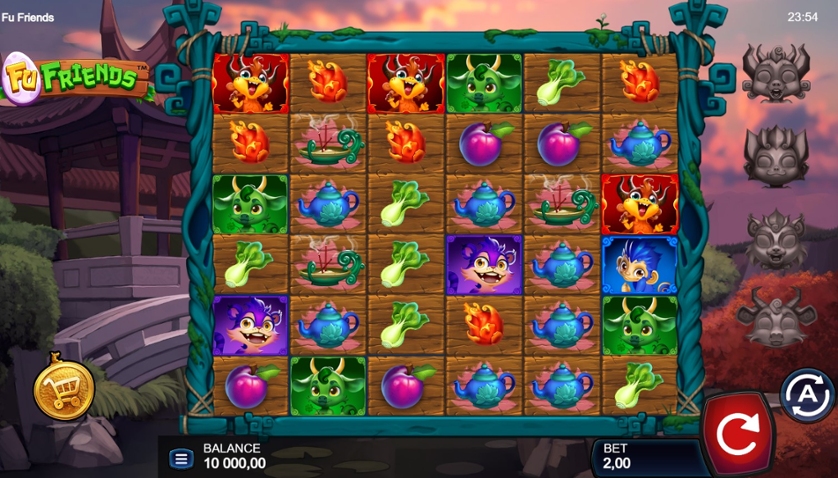The image size is (838, 478).
Task: Spin the reels with the red button
Action: (x=738, y=433)
